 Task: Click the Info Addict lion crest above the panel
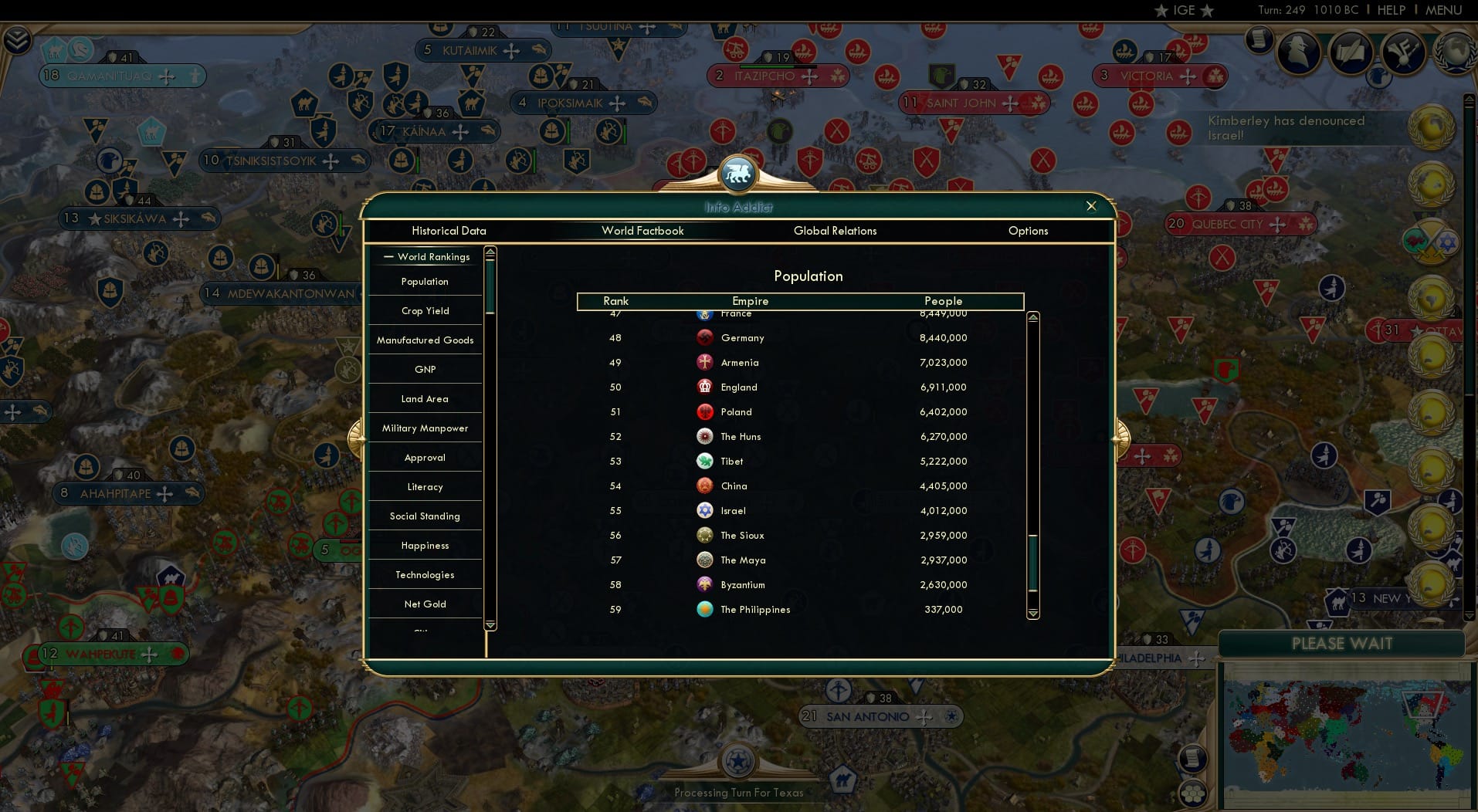[737, 173]
